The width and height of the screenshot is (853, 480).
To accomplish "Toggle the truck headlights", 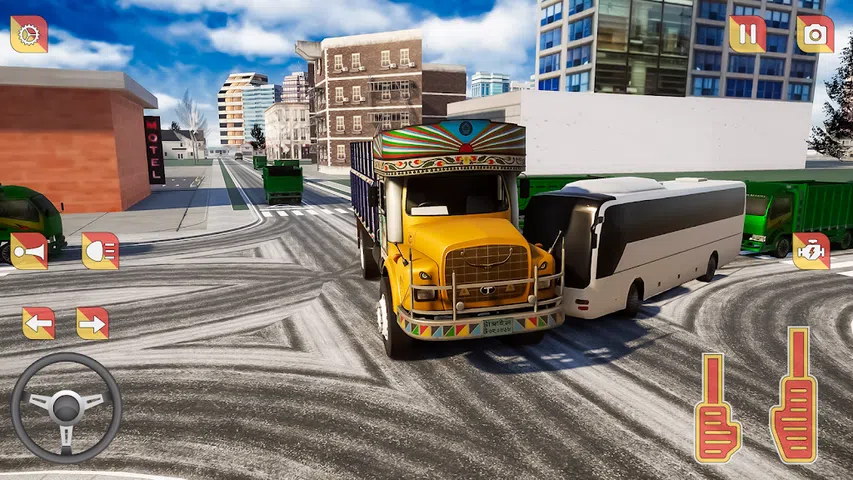I will click(100, 251).
